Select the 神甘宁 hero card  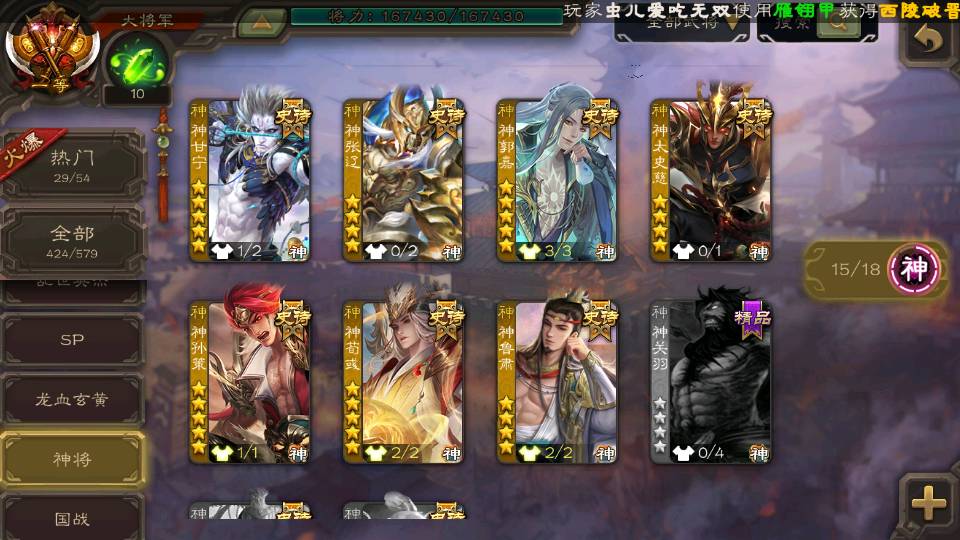[x=250, y=180]
